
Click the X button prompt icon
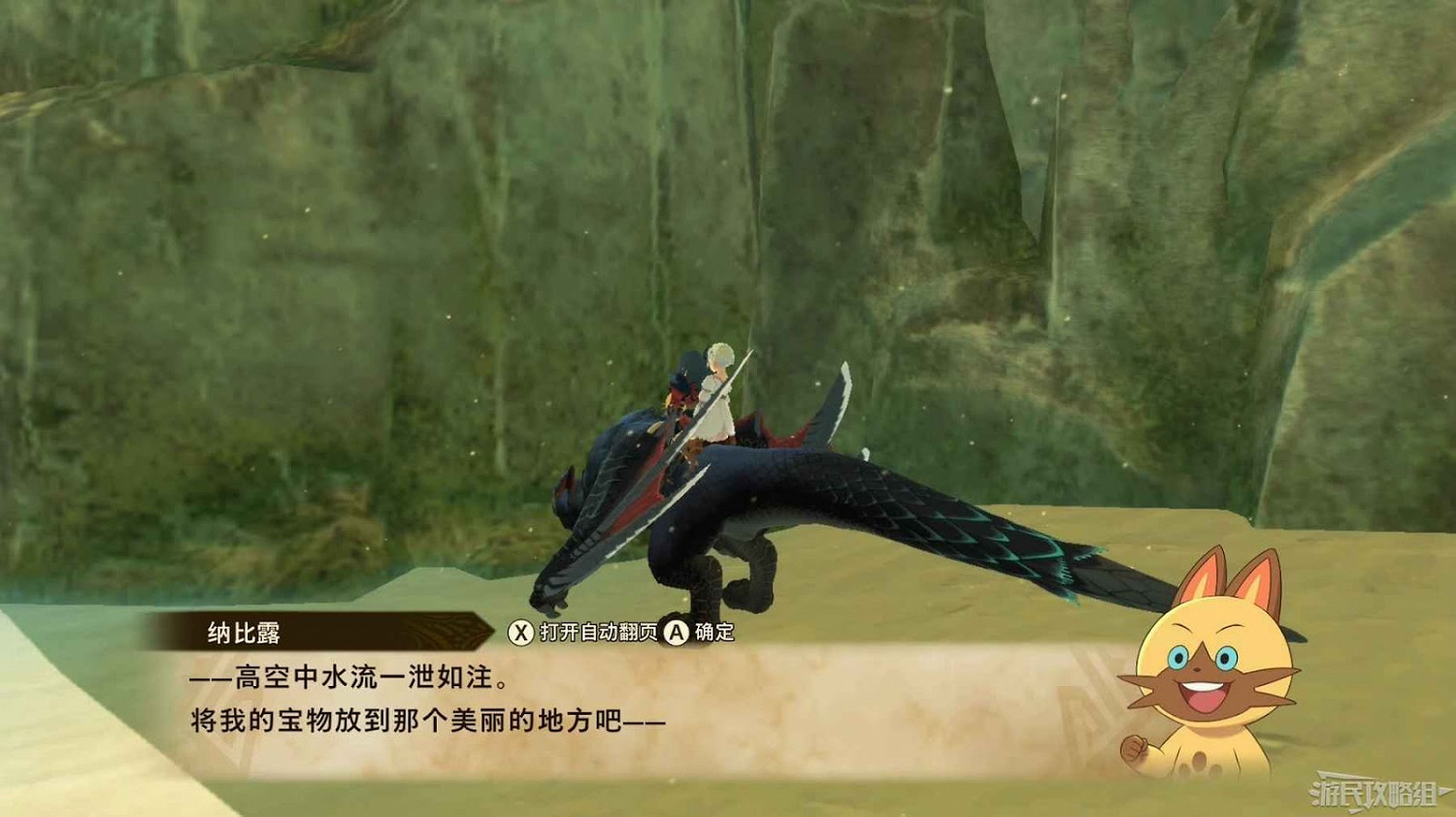click(x=522, y=632)
